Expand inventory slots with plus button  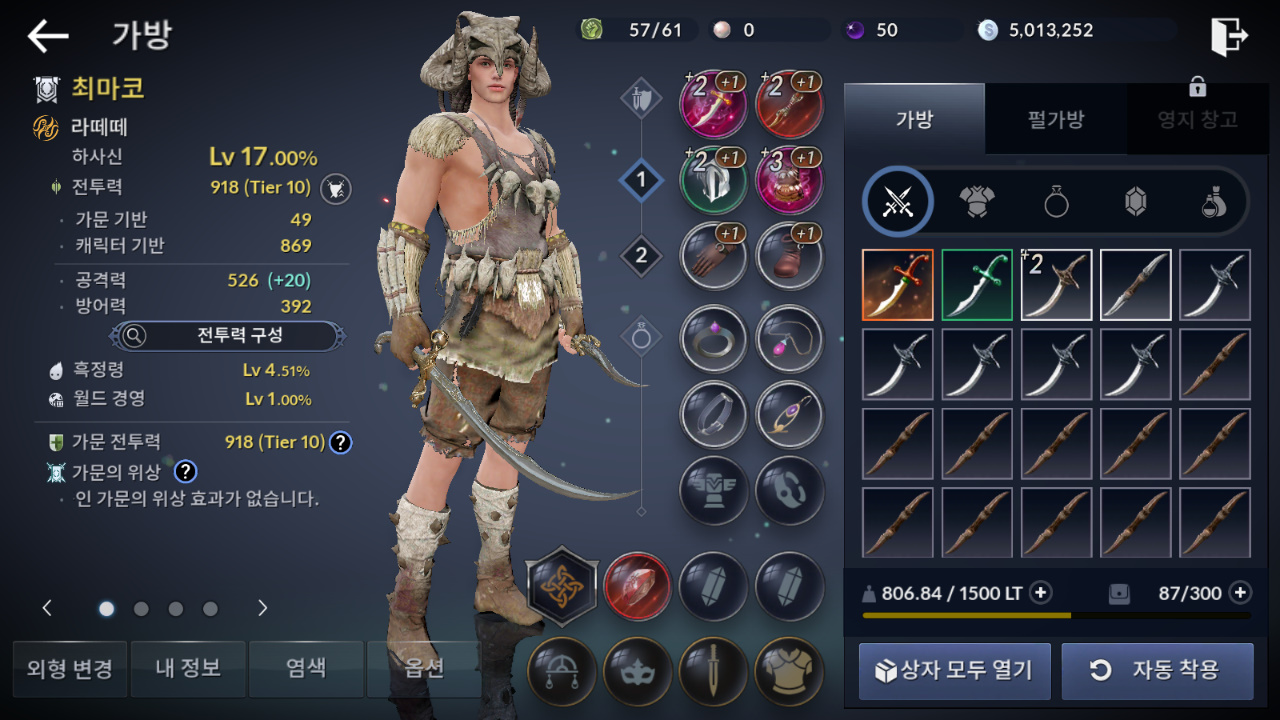pyautogui.click(x=1240, y=593)
